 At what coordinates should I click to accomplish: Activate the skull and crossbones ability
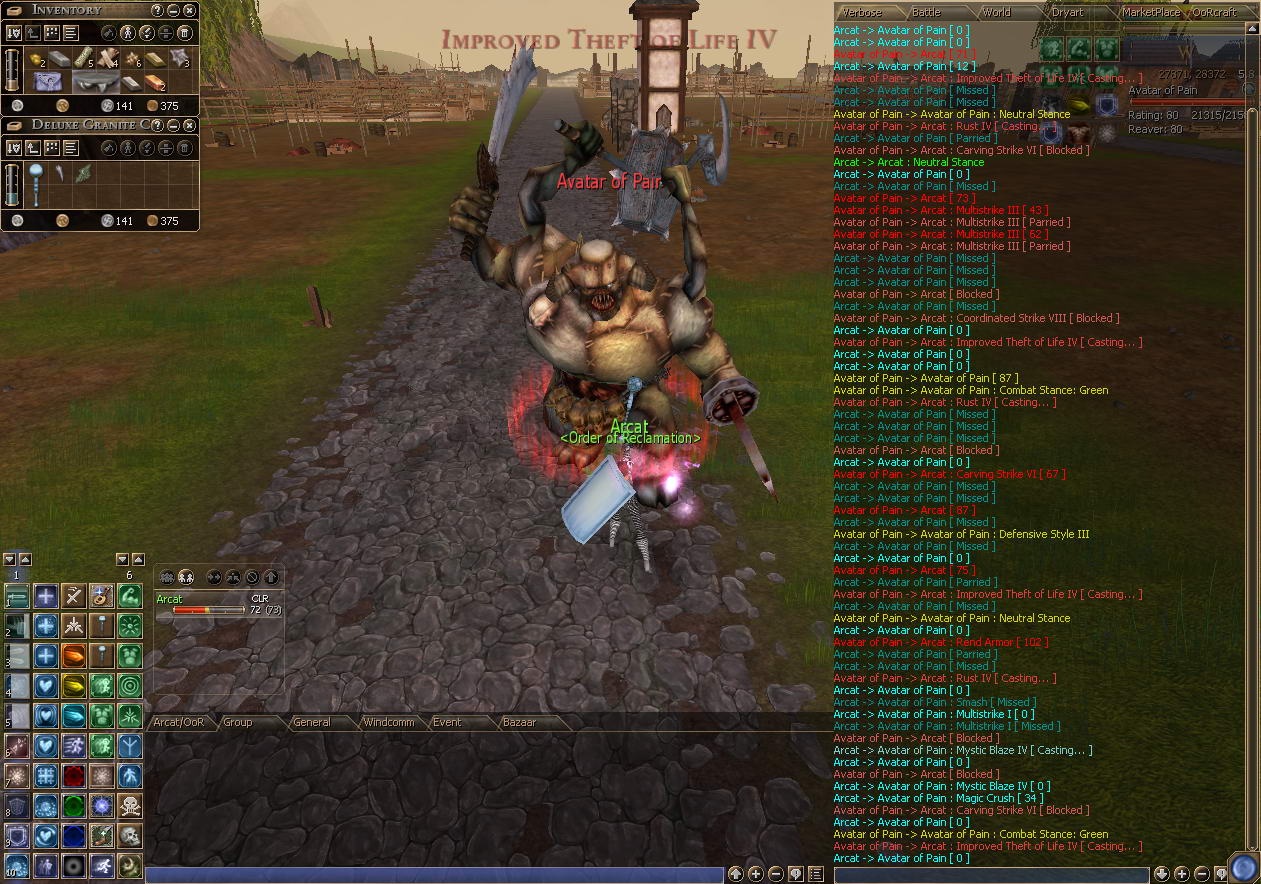[130, 805]
